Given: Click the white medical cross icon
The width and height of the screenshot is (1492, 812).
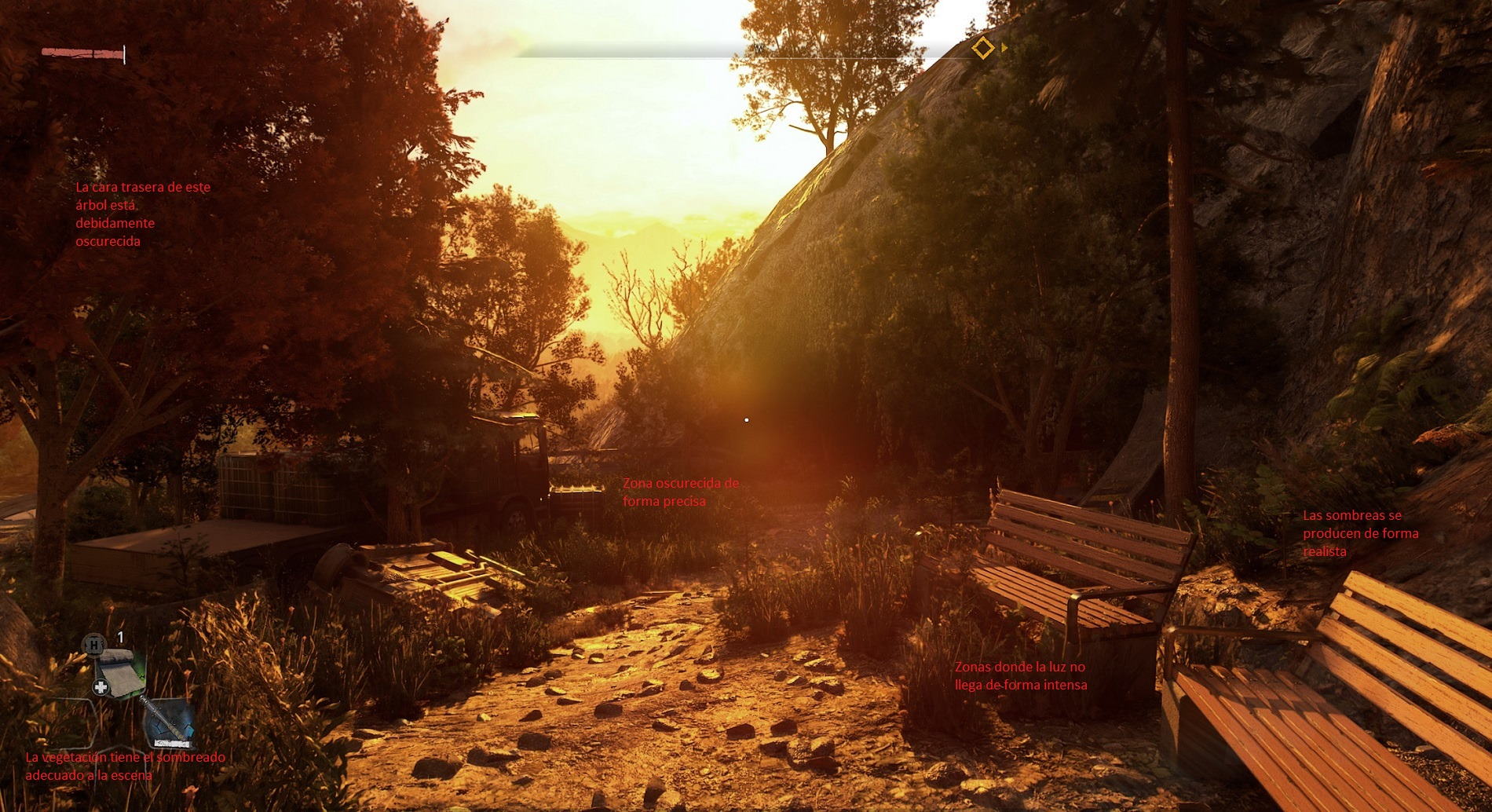Looking at the screenshot, I should tap(101, 686).
